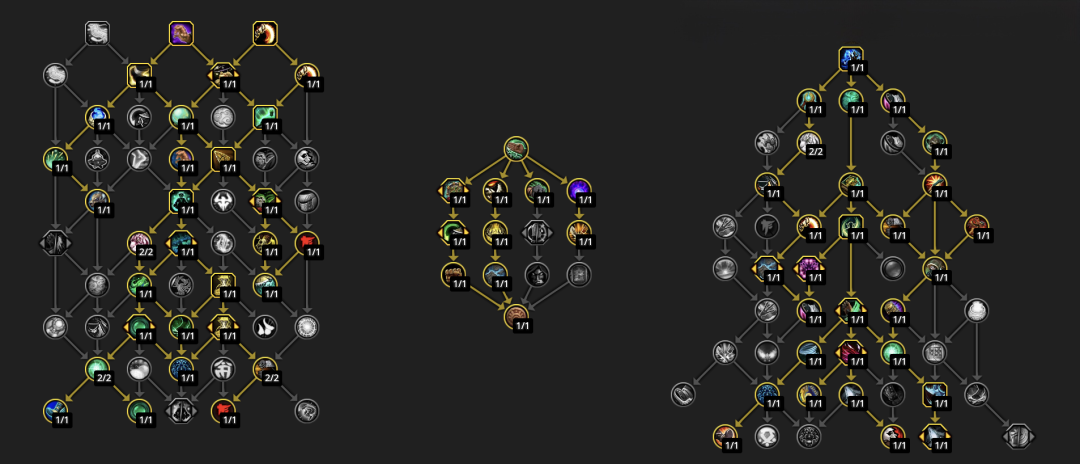The image size is (1080, 464).
Task: Pick the grey chain-link talent node
Action: 683,393
